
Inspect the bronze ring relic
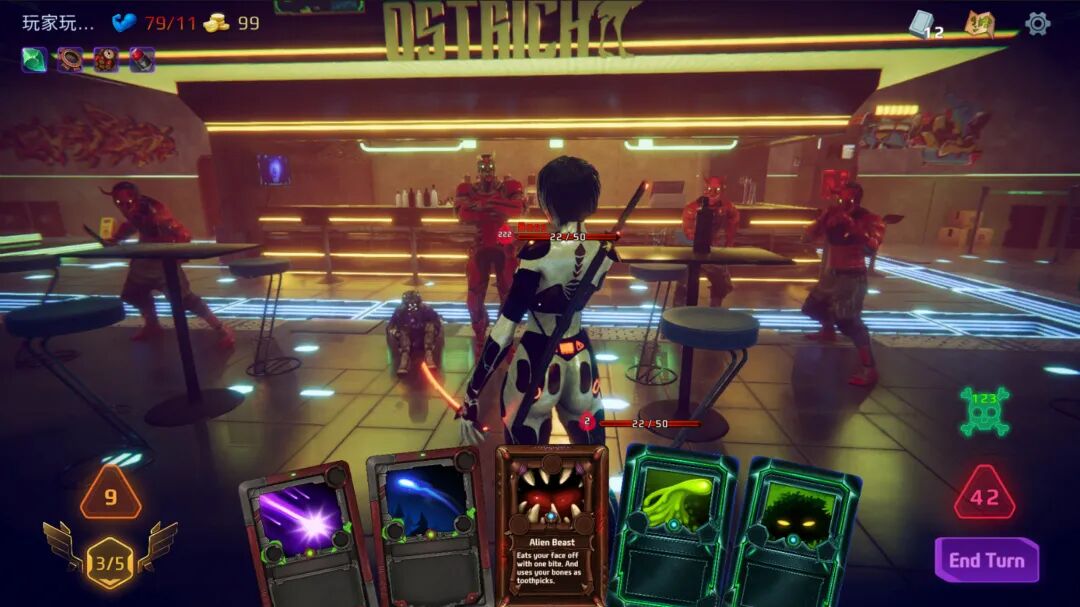[70, 60]
